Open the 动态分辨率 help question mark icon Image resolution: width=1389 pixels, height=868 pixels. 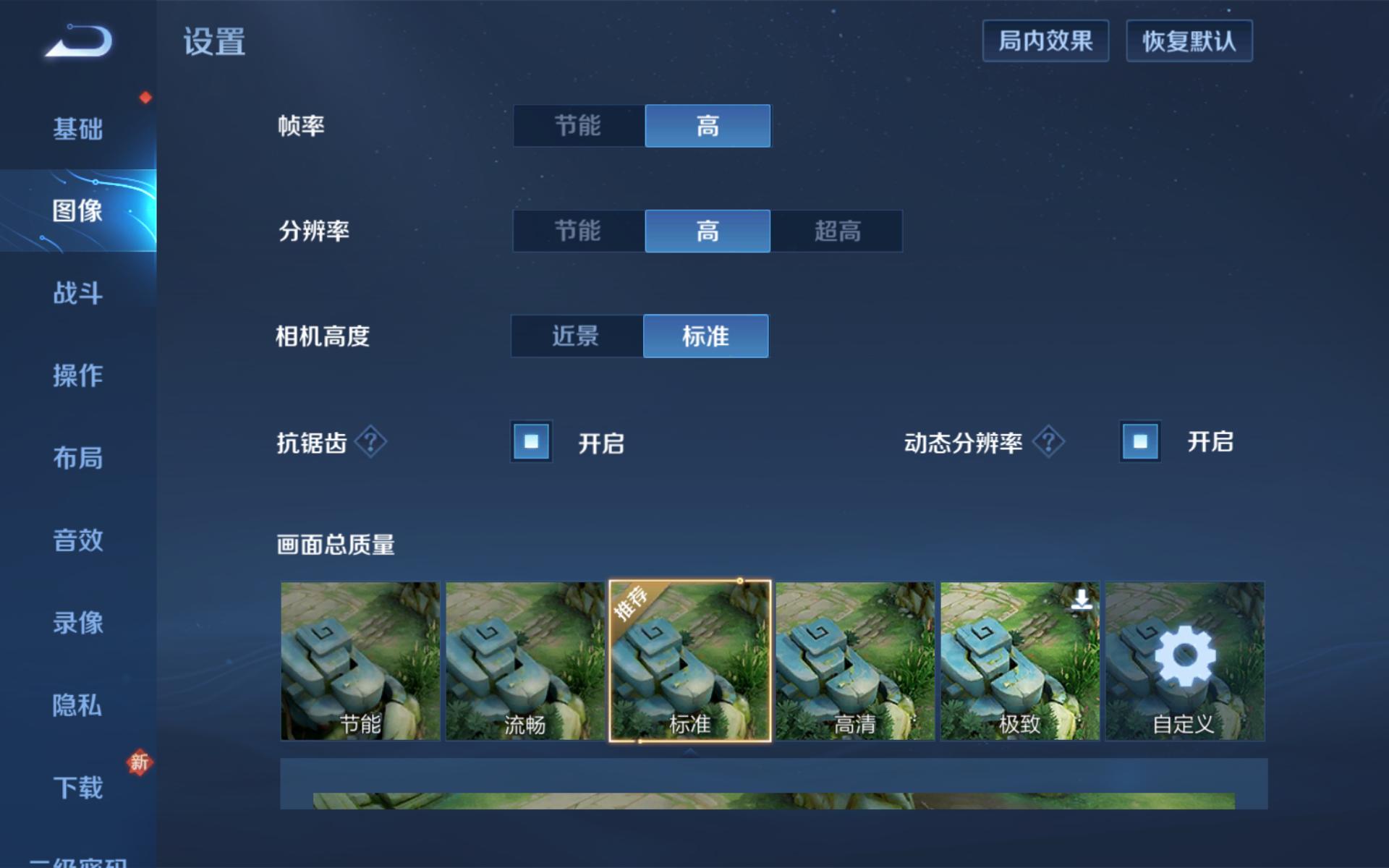click(1048, 441)
